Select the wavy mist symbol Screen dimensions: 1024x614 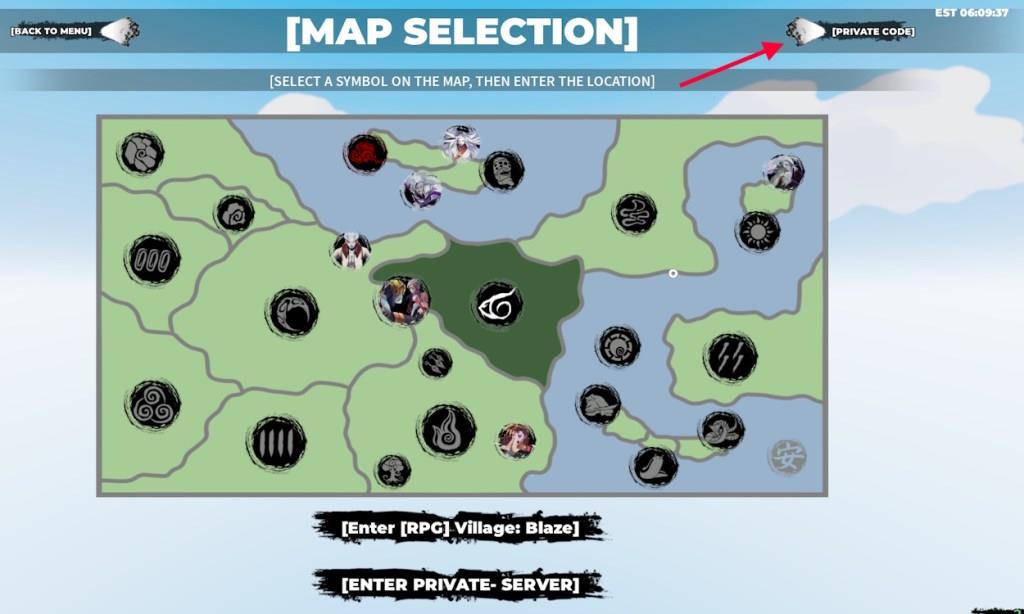click(x=635, y=213)
